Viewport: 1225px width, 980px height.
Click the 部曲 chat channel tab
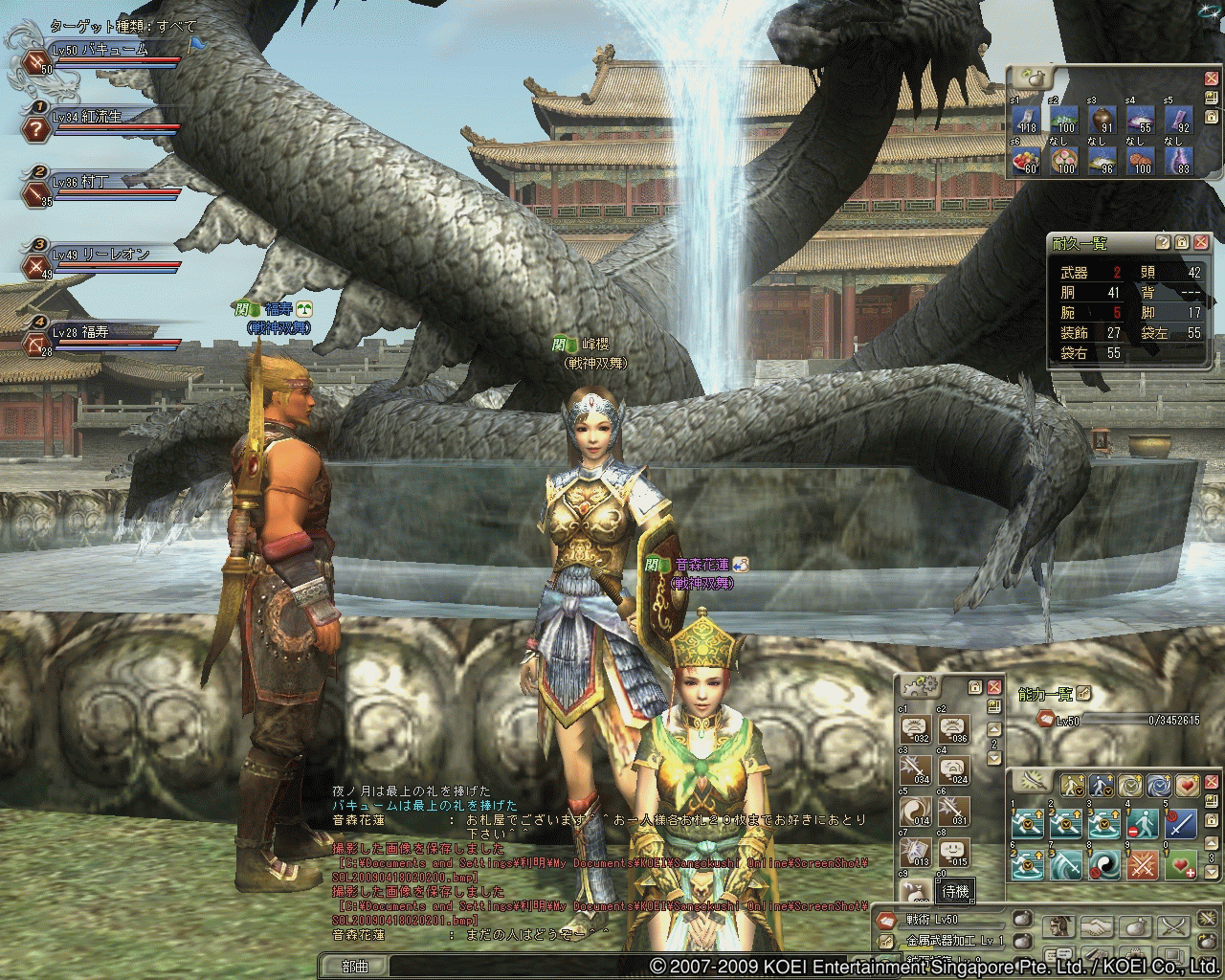tap(355, 967)
